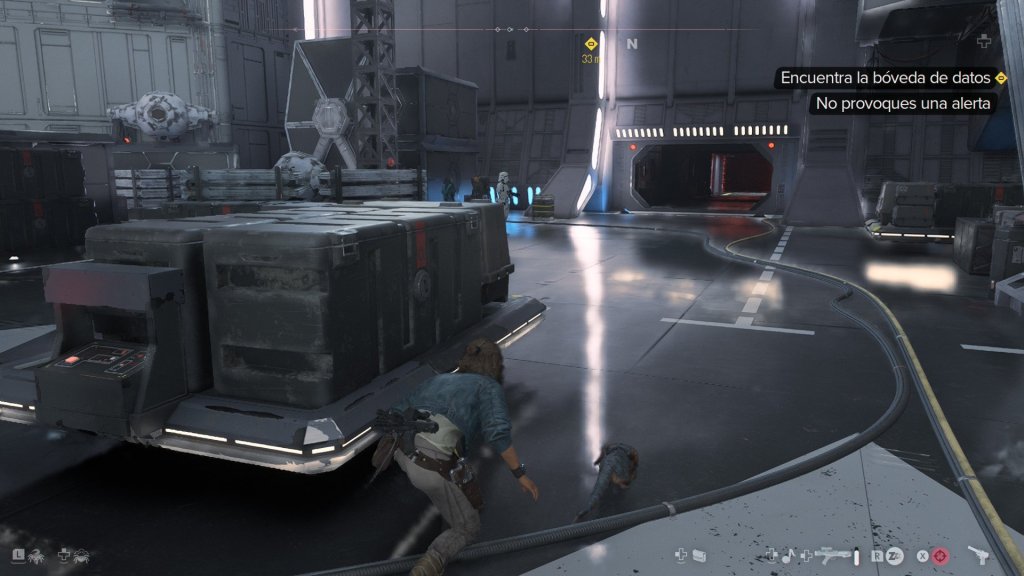
Task: Select the 'Encuentra la bóveda de datos' objective
Action: click(886, 78)
